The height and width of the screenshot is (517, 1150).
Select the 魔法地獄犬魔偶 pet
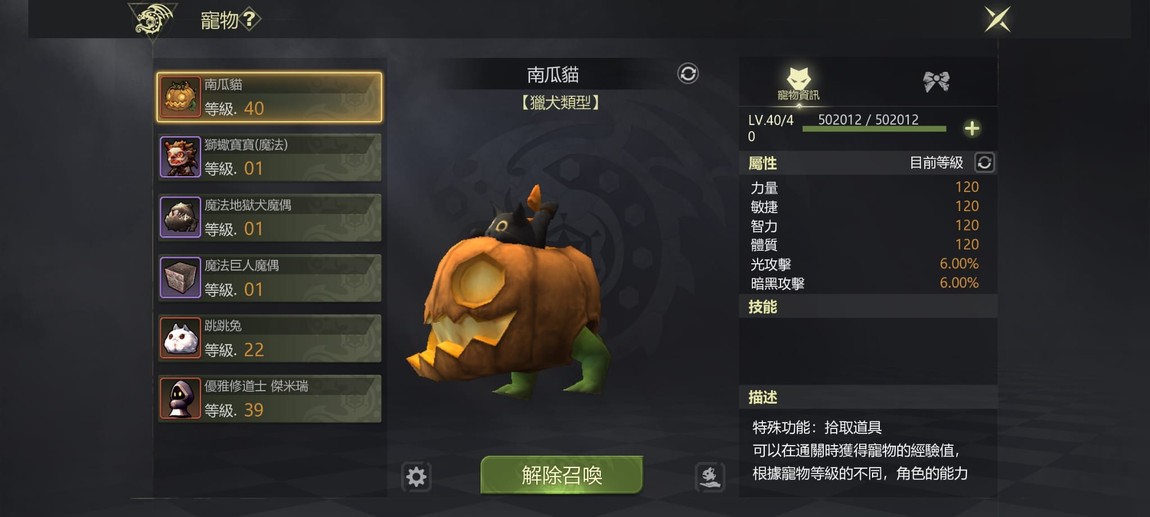pyautogui.click(x=269, y=217)
